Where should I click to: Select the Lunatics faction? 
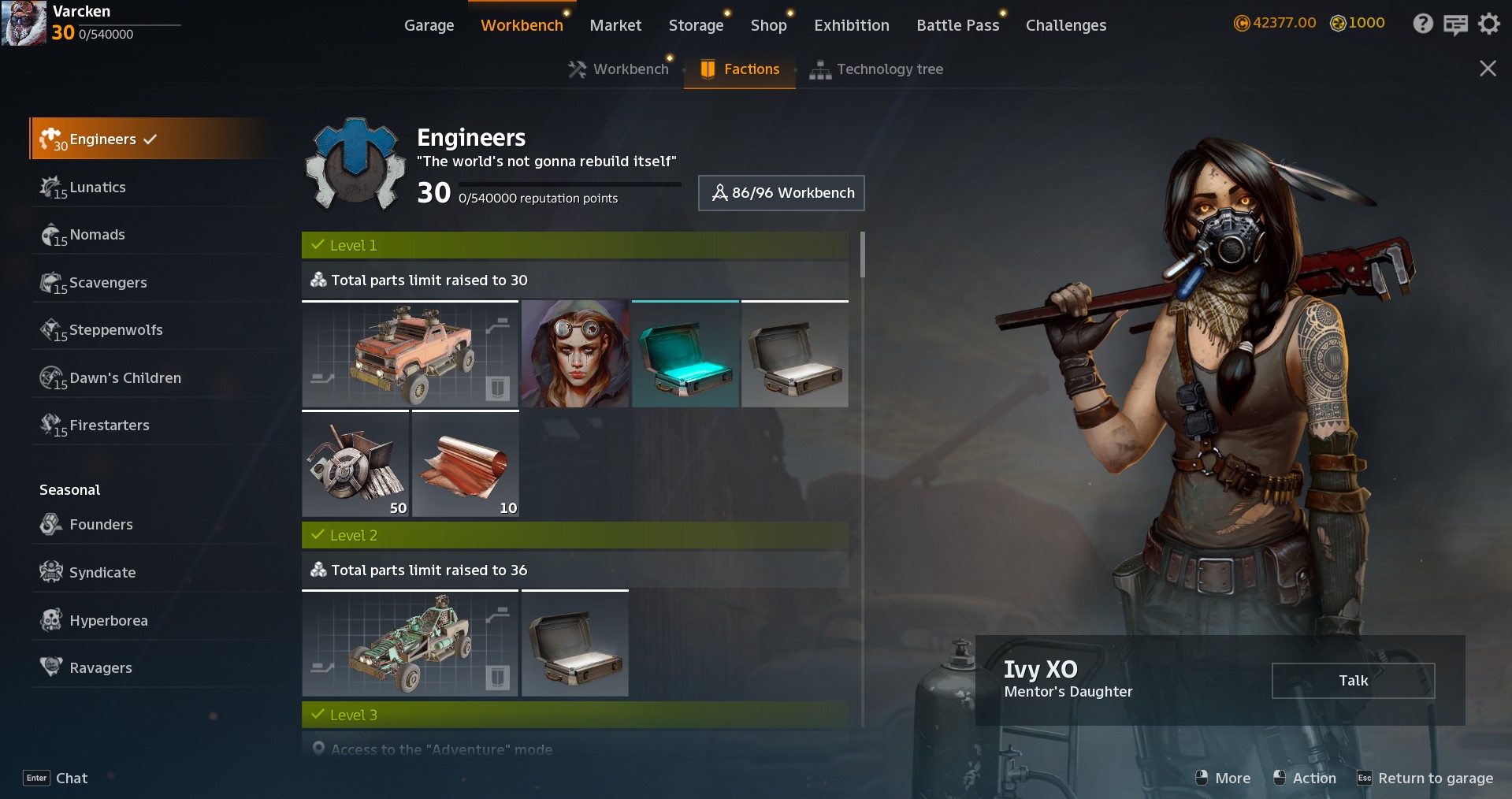coord(97,188)
